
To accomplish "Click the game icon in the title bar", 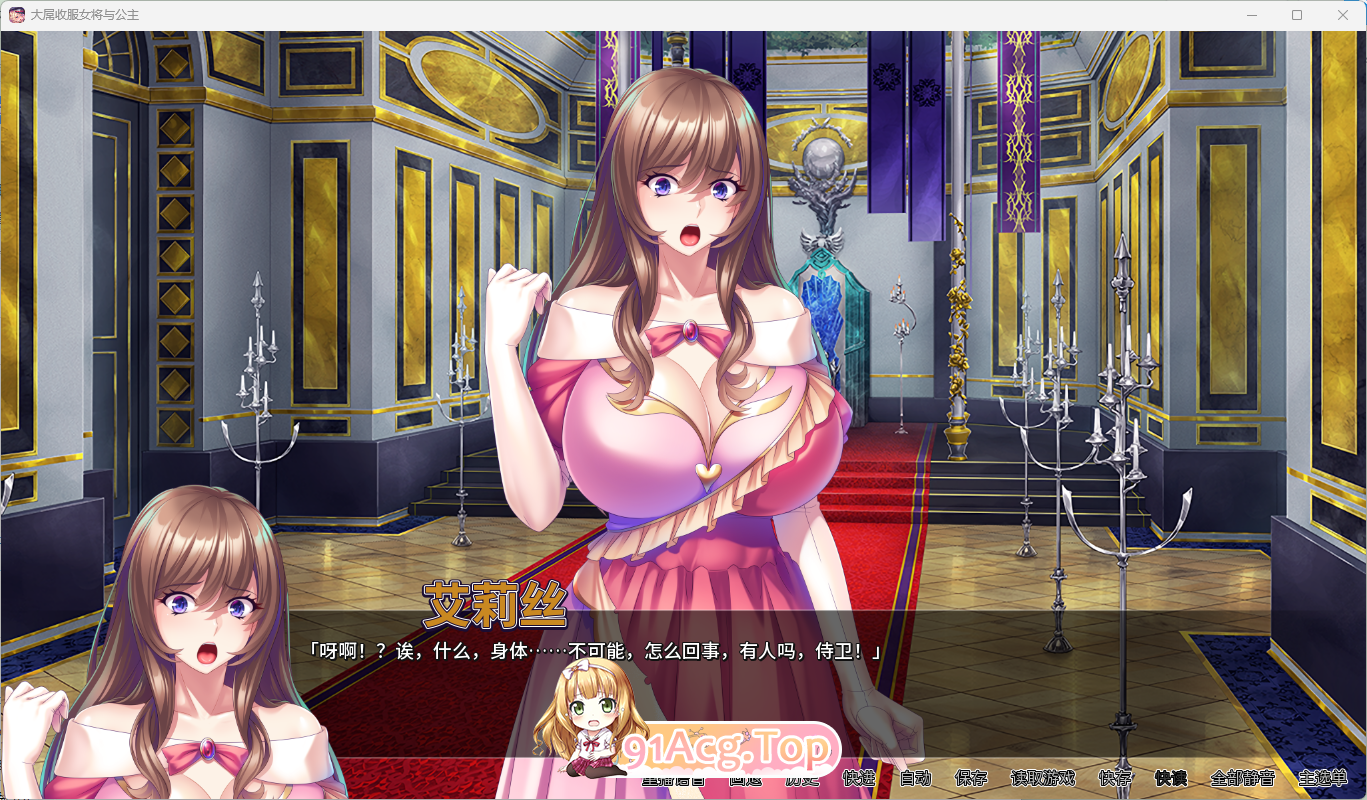I will [x=15, y=14].
